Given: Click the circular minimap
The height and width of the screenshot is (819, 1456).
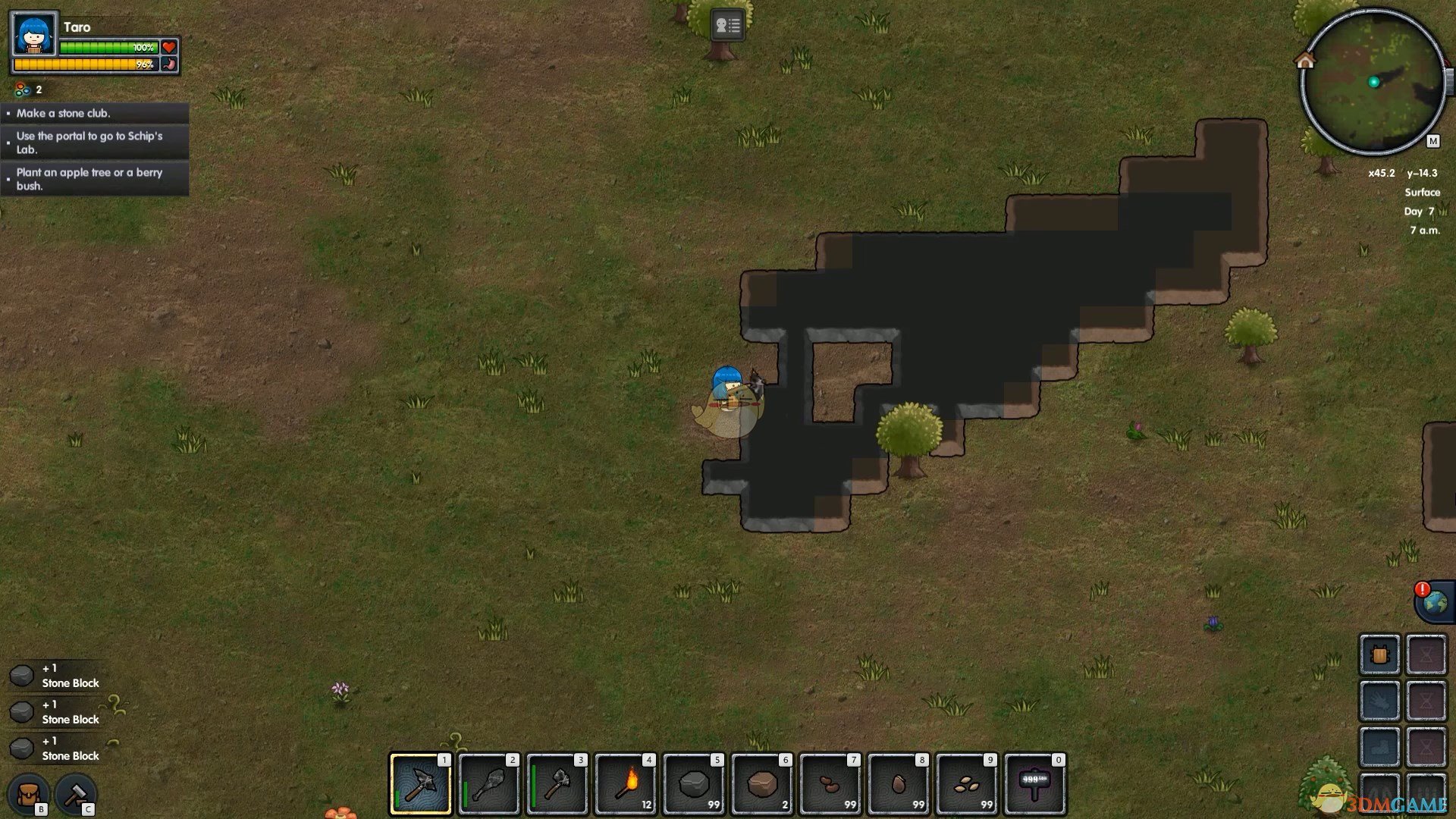Looking at the screenshot, I should [x=1373, y=82].
